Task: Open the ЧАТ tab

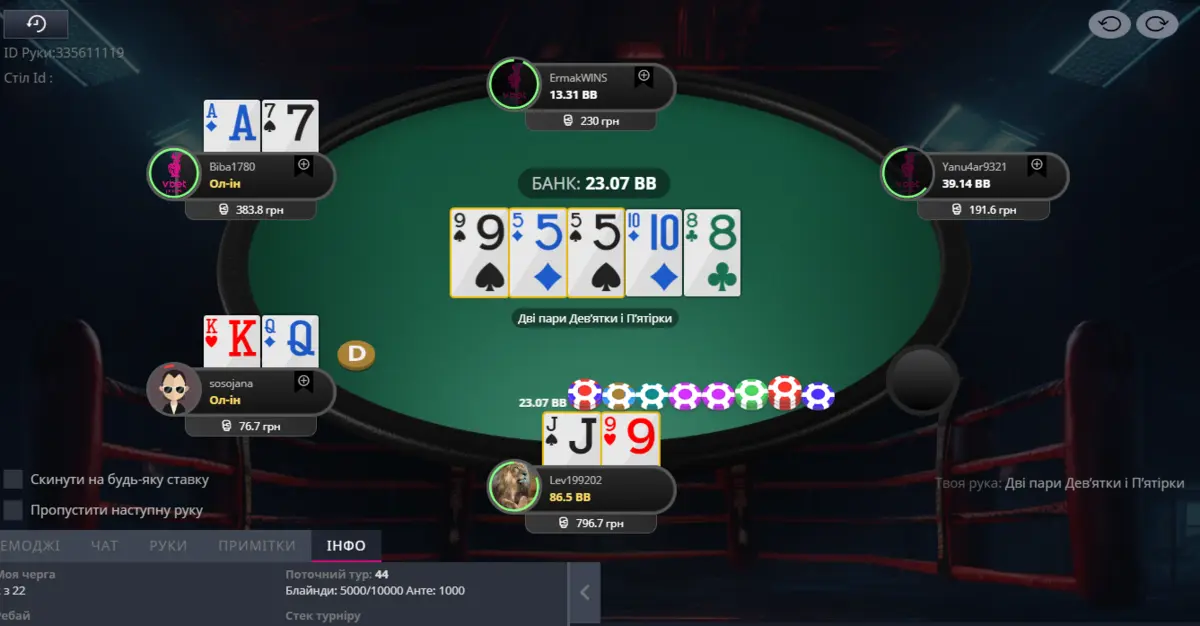Action: point(105,546)
